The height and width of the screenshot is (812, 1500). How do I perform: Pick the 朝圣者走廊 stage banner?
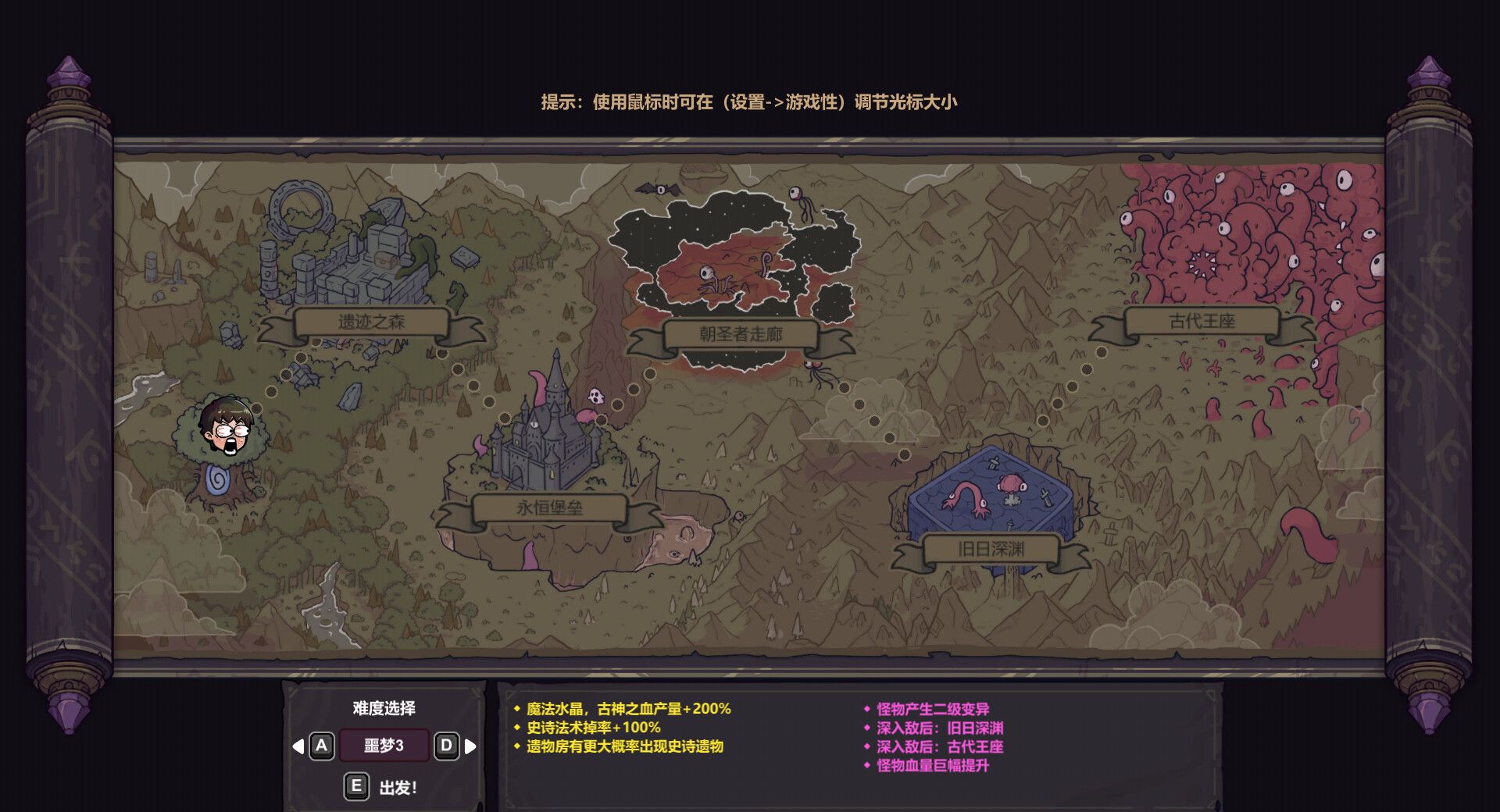[x=741, y=335]
